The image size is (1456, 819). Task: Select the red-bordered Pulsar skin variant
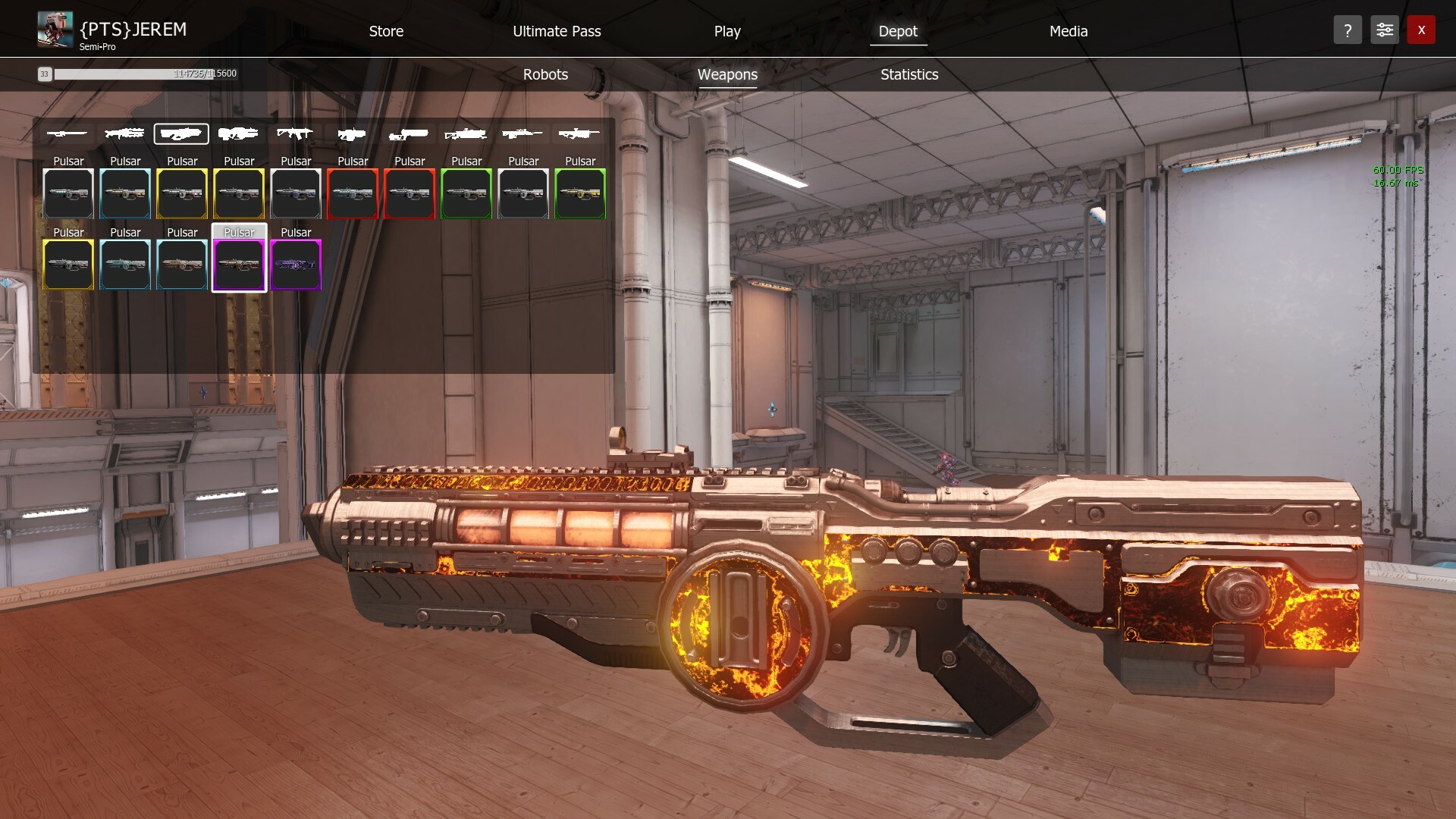coord(353,194)
